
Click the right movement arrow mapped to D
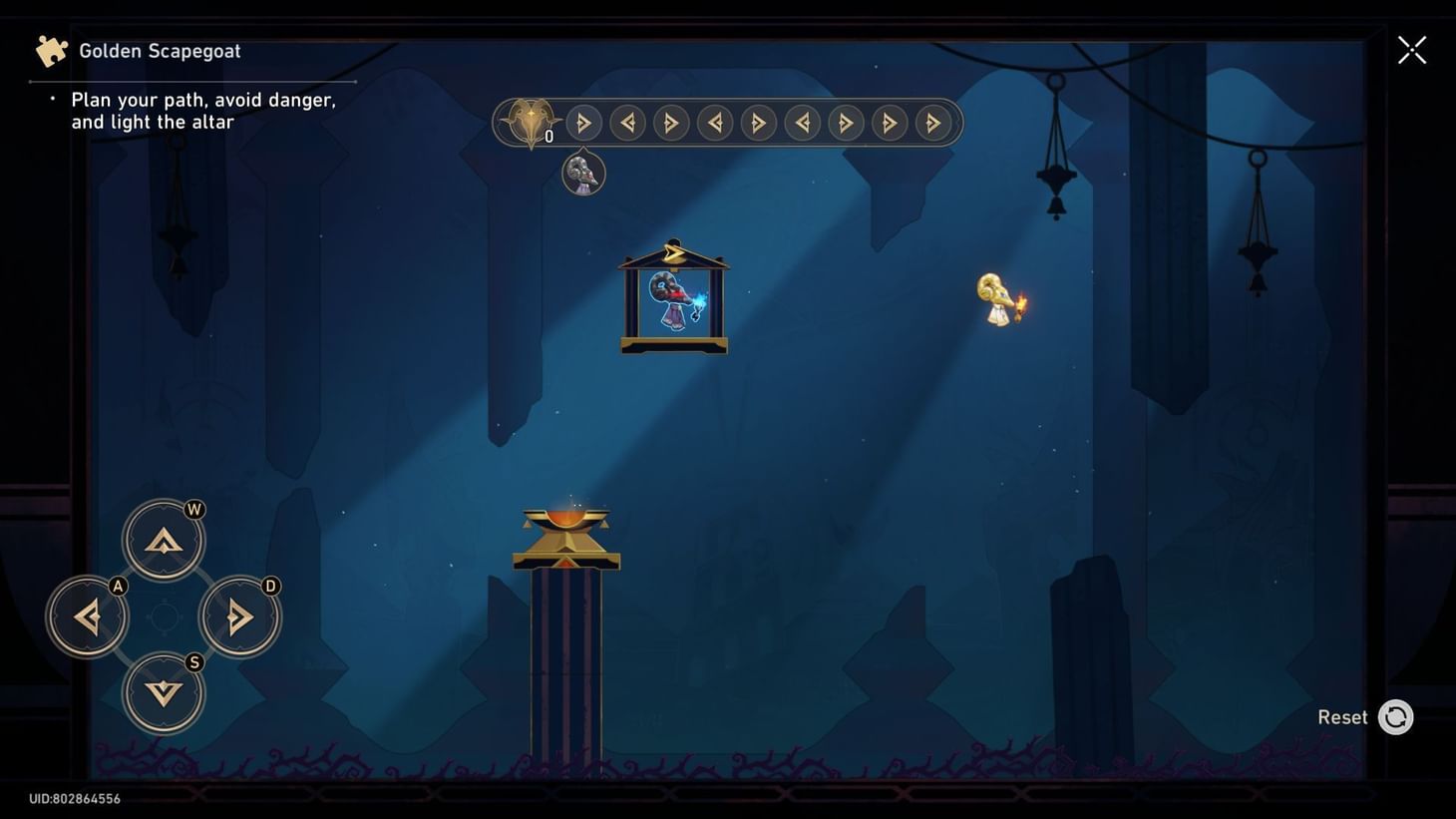click(239, 616)
